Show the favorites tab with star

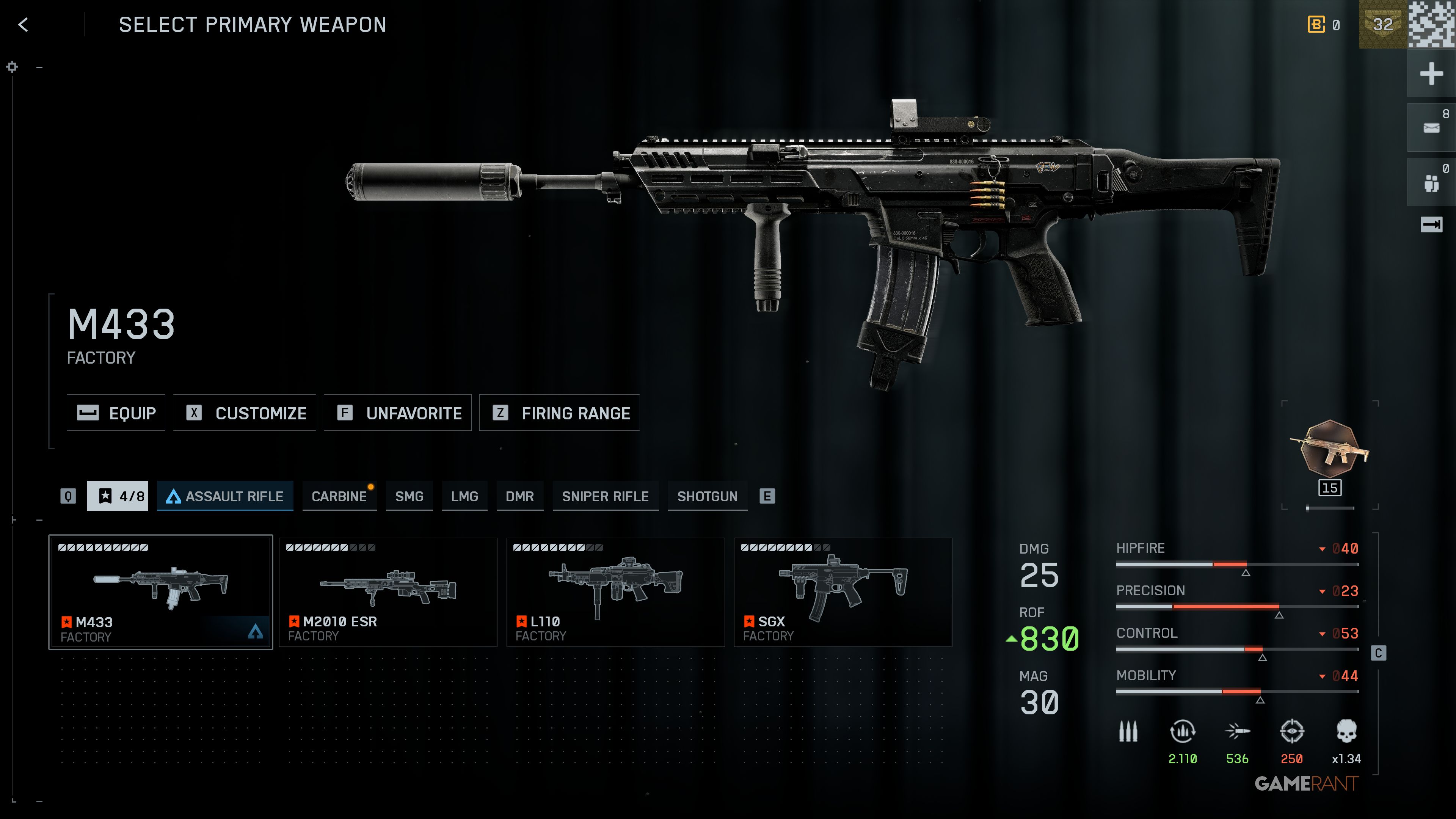(118, 496)
